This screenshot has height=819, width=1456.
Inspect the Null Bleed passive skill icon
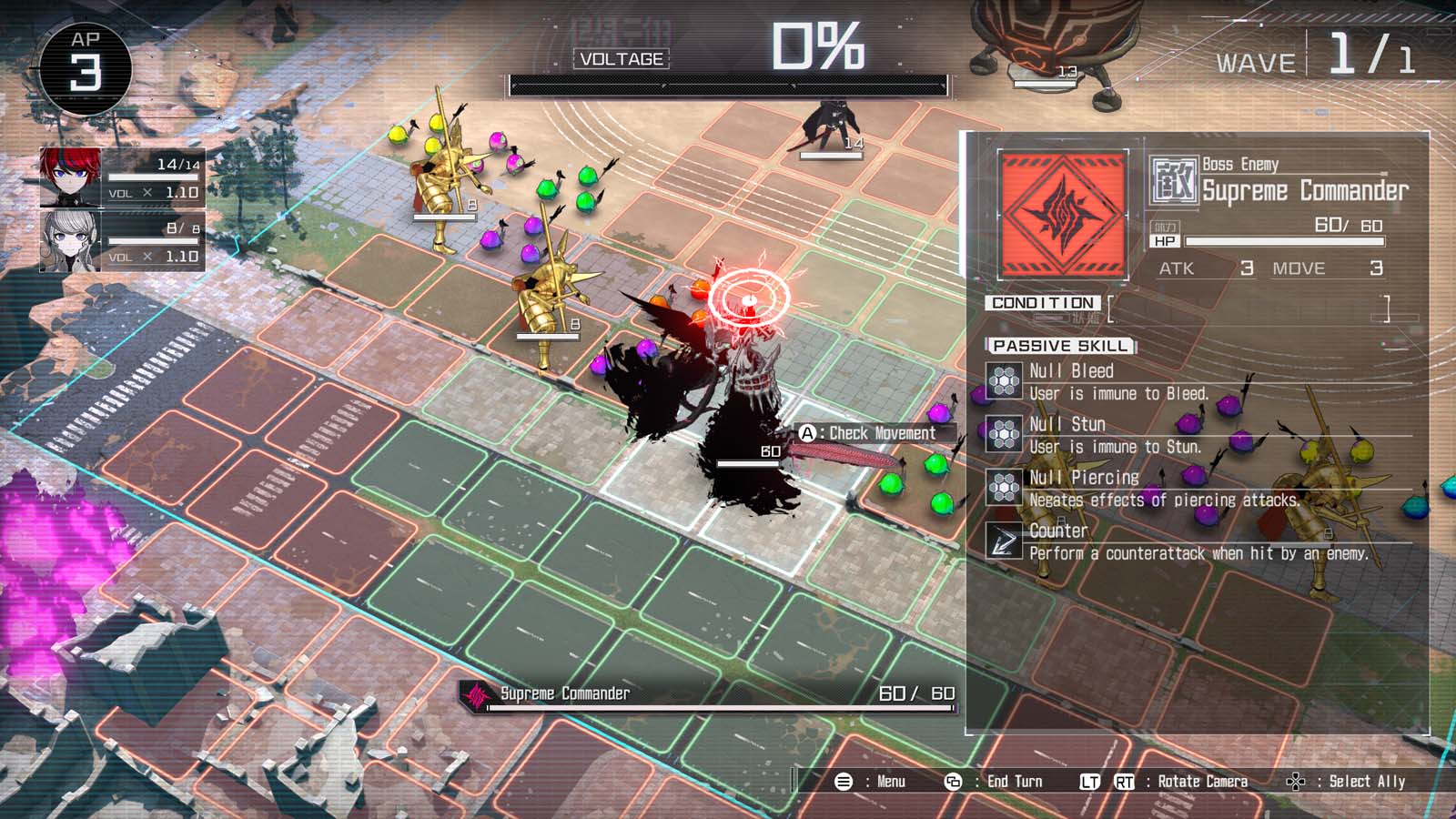(1004, 381)
